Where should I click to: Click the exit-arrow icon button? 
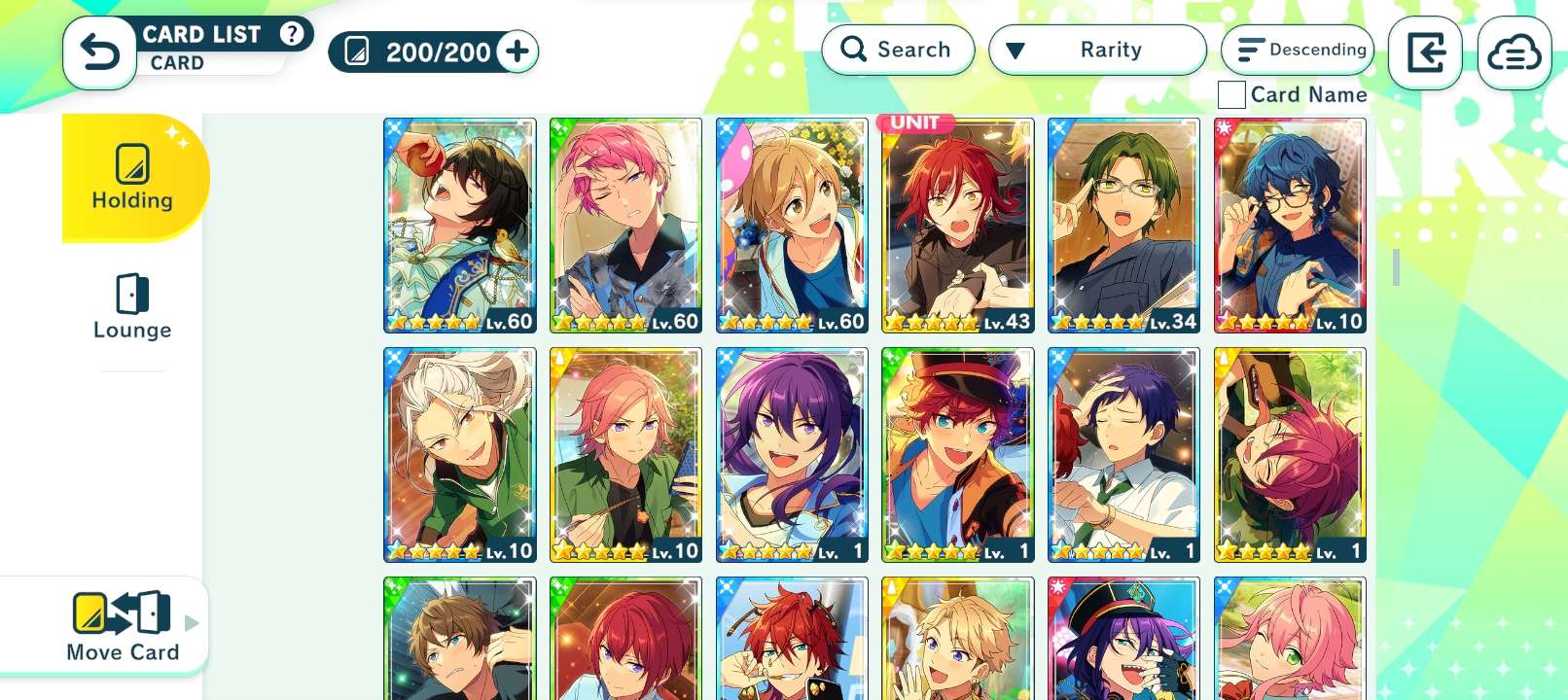1425,53
